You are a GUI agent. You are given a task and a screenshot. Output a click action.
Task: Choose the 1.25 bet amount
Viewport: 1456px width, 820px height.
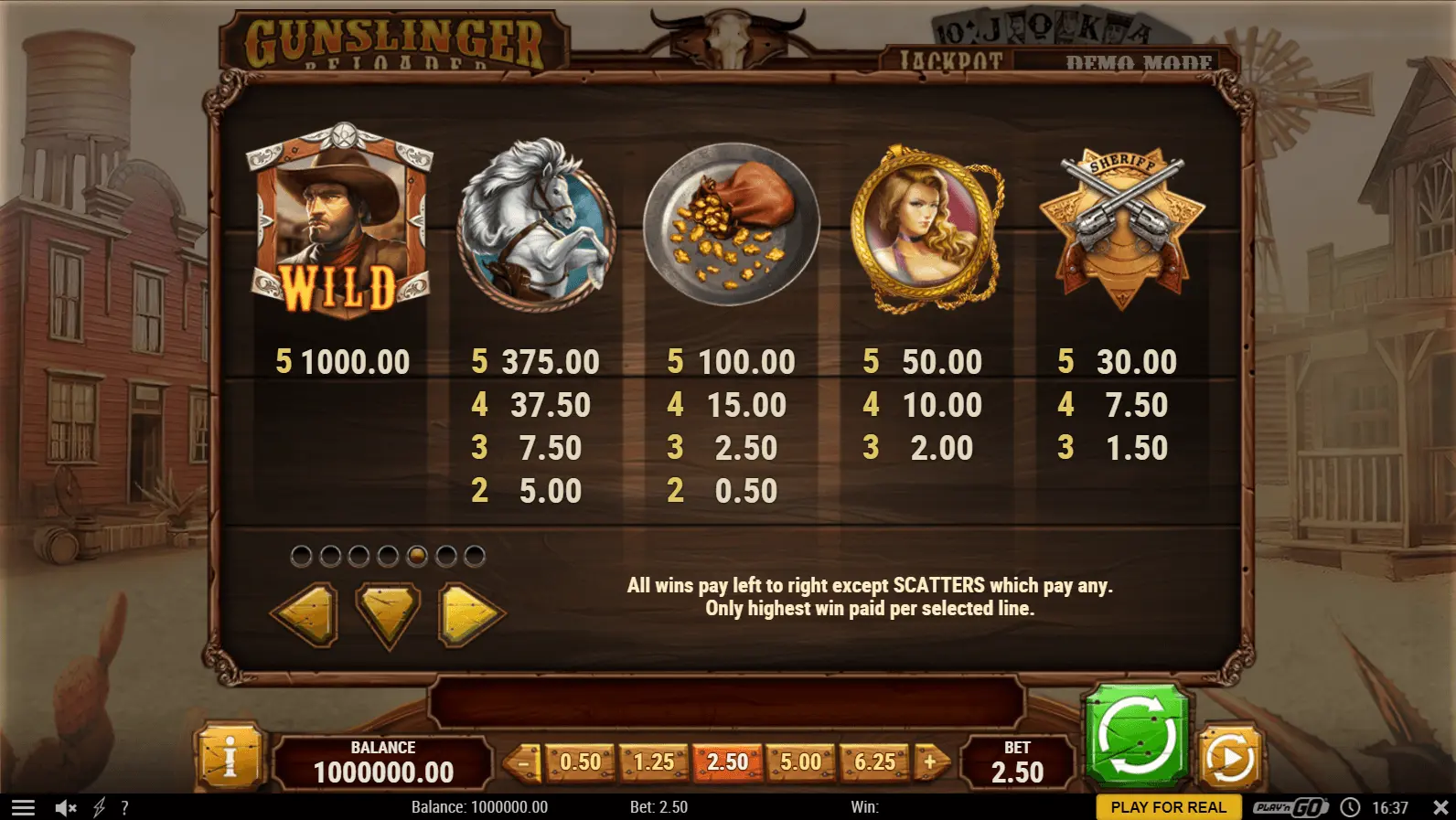click(x=654, y=761)
